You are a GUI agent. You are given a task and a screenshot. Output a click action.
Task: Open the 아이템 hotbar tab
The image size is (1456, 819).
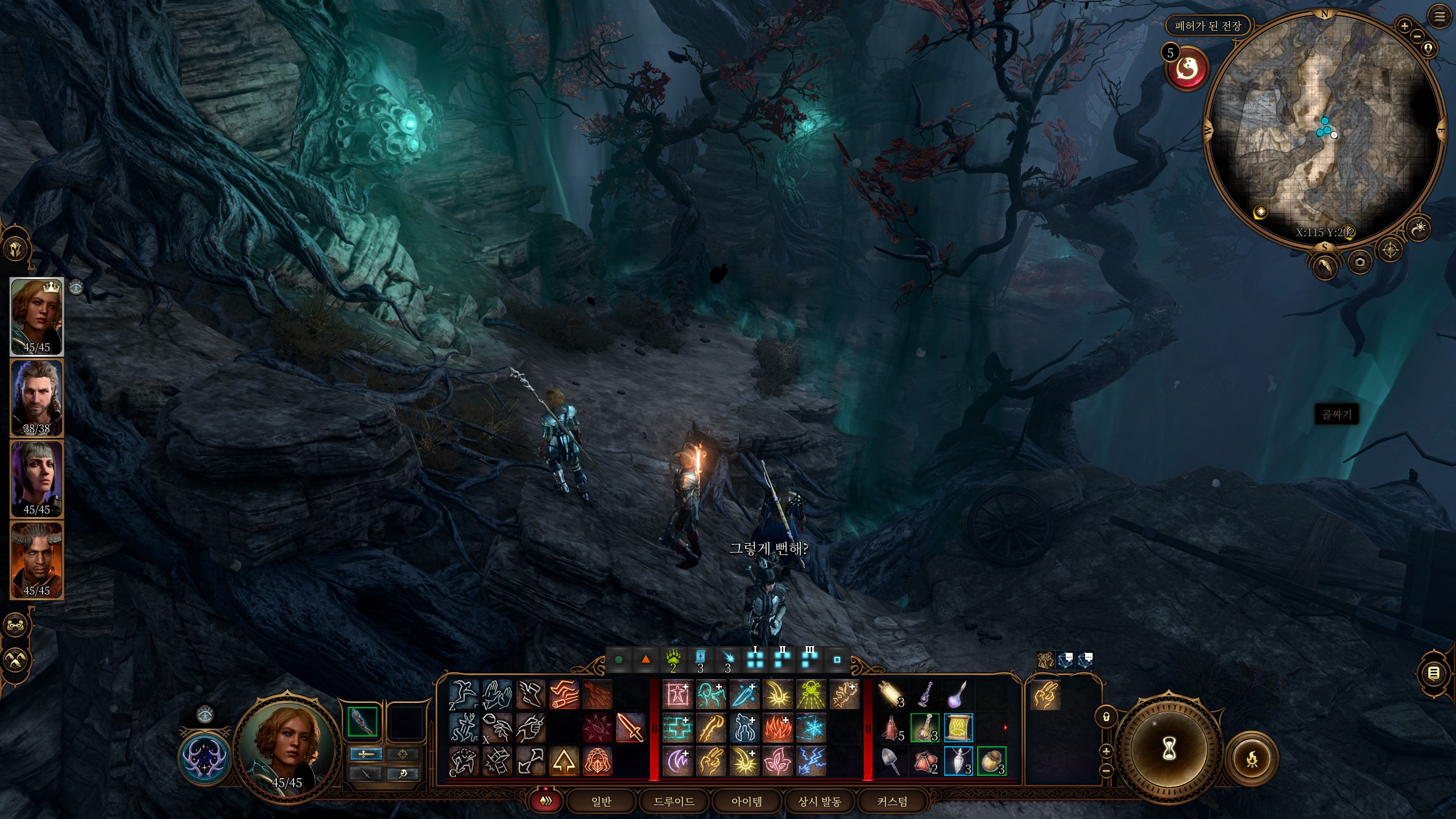tap(746, 801)
